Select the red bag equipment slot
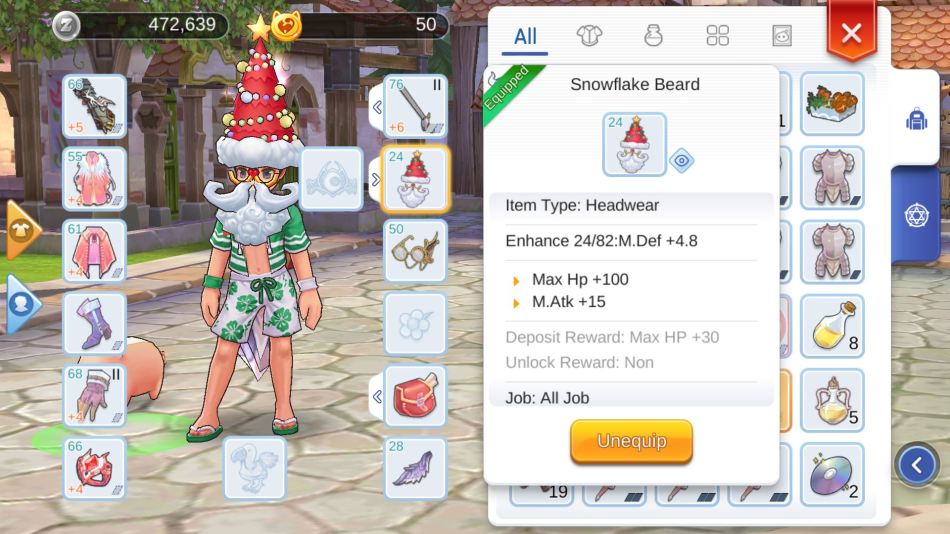Viewport: 950px width, 534px height. coord(415,395)
